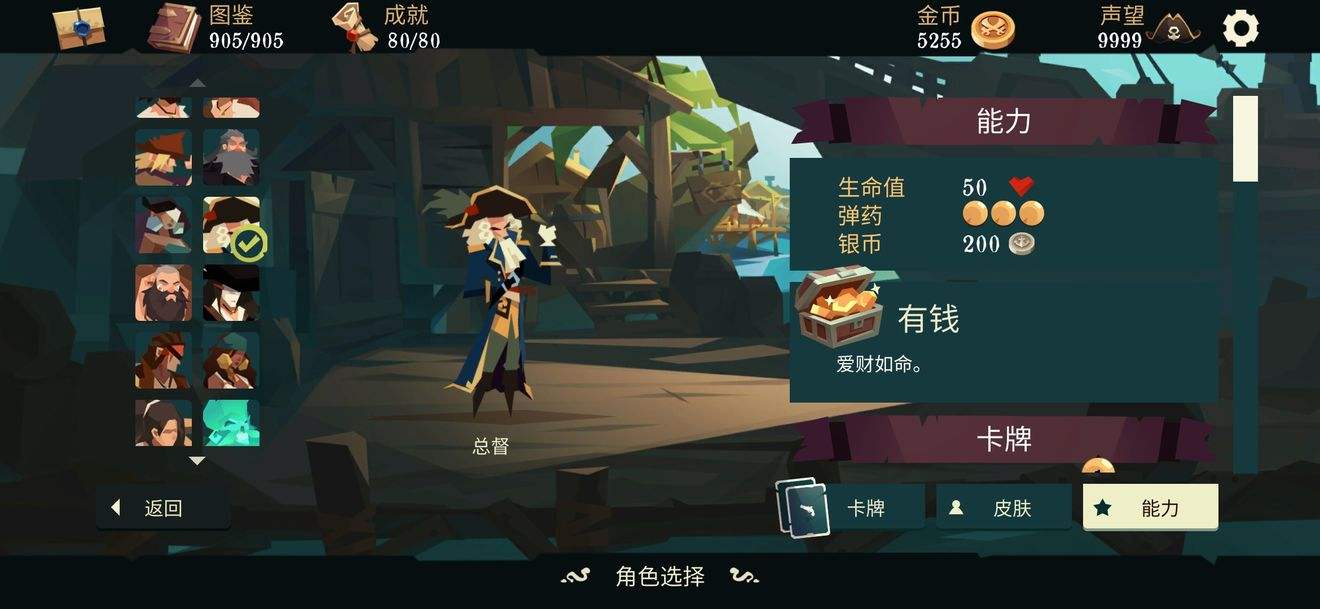Switch to the 卡牌 cards tab
Image resolution: width=1320 pixels, height=609 pixels.
pyautogui.click(x=853, y=508)
